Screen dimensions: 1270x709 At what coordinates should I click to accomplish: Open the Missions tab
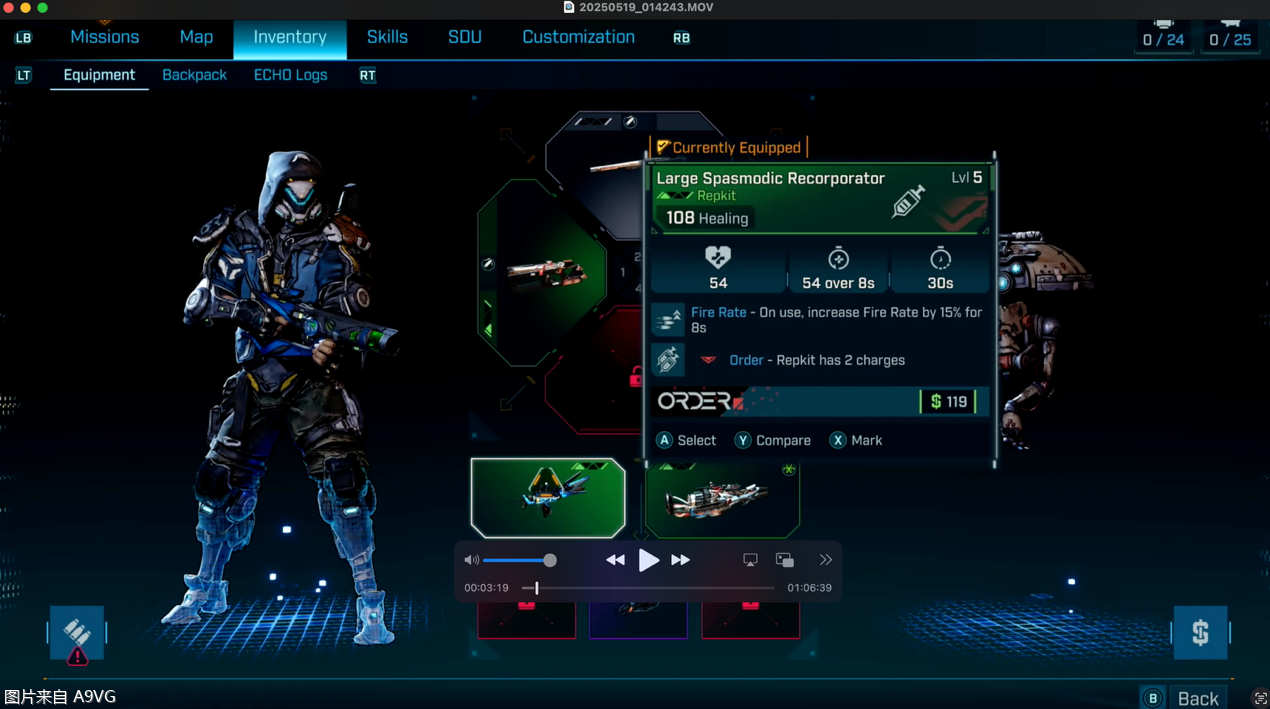click(x=105, y=37)
